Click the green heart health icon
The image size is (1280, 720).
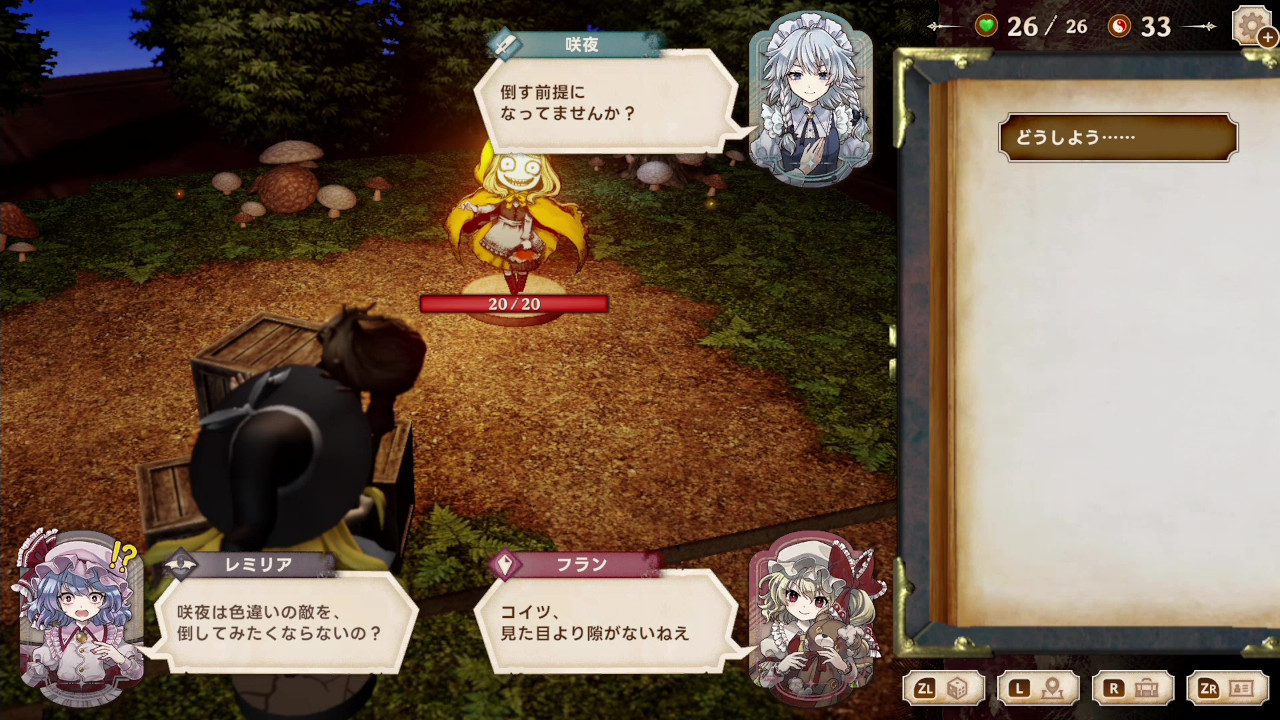click(x=985, y=27)
